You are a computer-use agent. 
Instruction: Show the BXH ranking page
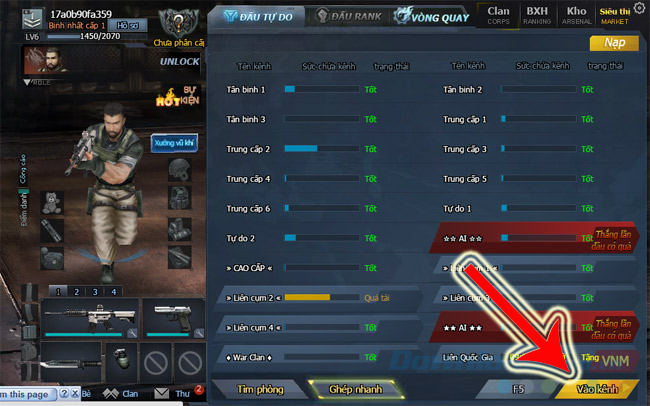pyautogui.click(x=537, y=14)
